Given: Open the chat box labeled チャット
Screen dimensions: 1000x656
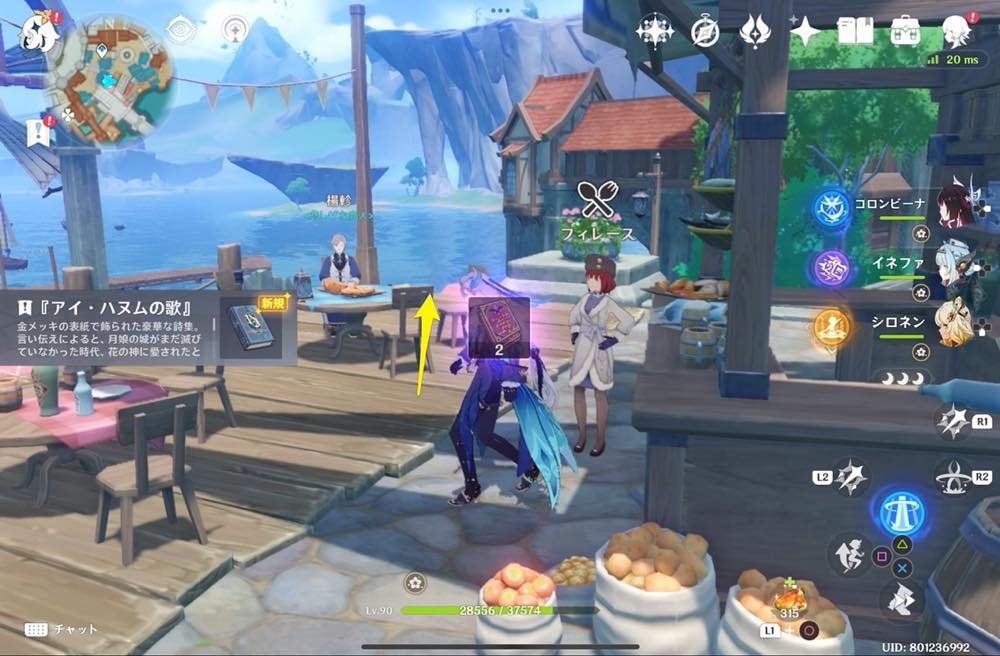Looking at the screenshot, I should click(62, 629).
